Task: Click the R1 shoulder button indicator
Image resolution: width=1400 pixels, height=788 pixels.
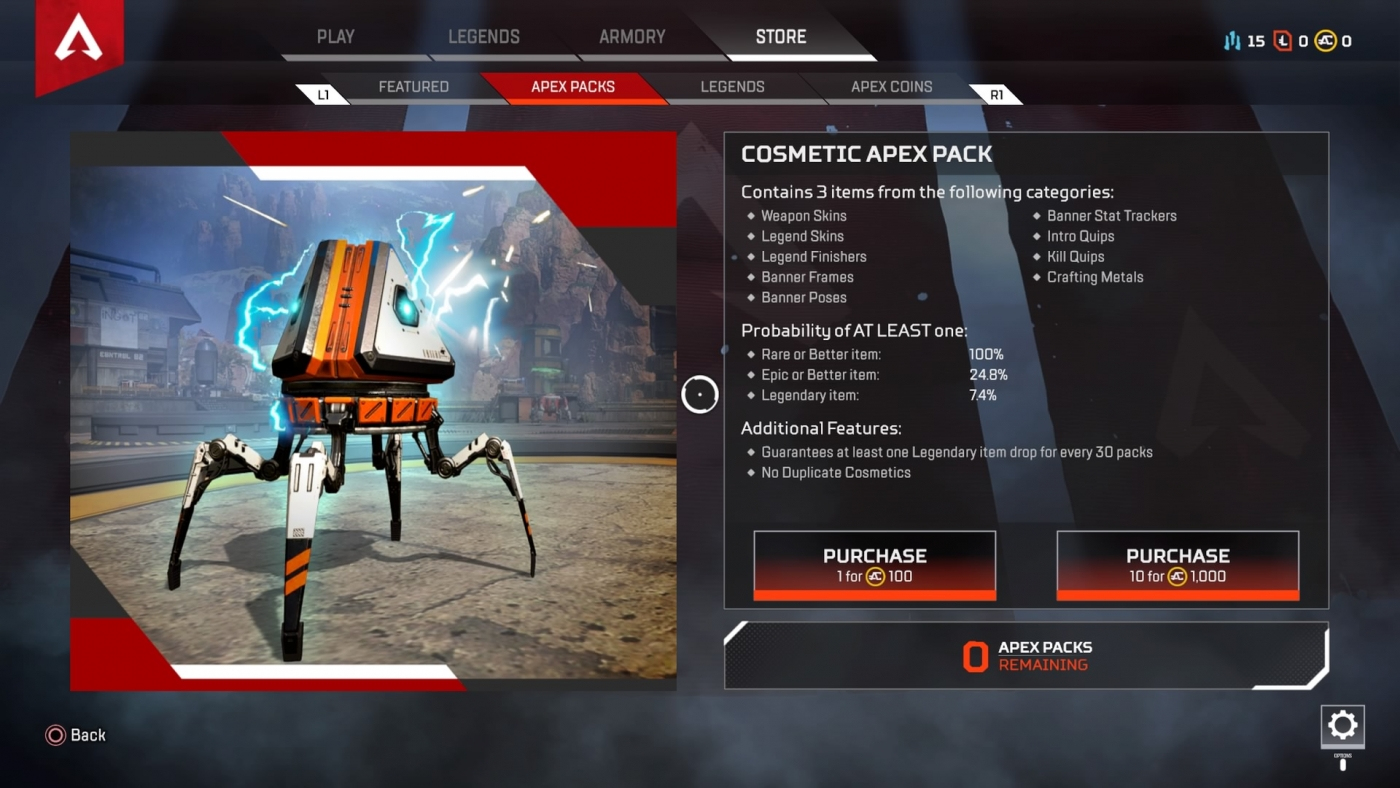Action: point(996,93)
